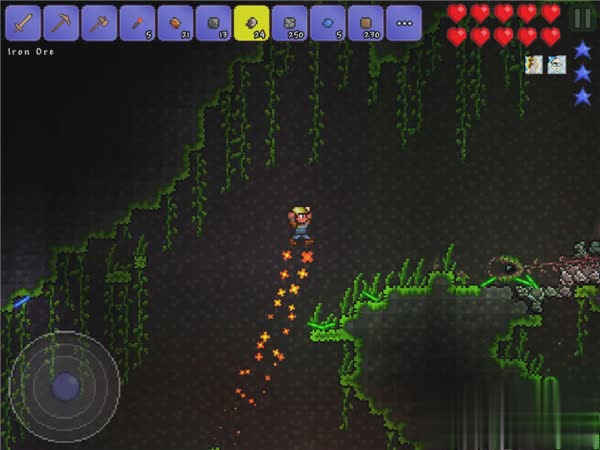
Task: Select the torch slot with 5
Action: point(138,22)
